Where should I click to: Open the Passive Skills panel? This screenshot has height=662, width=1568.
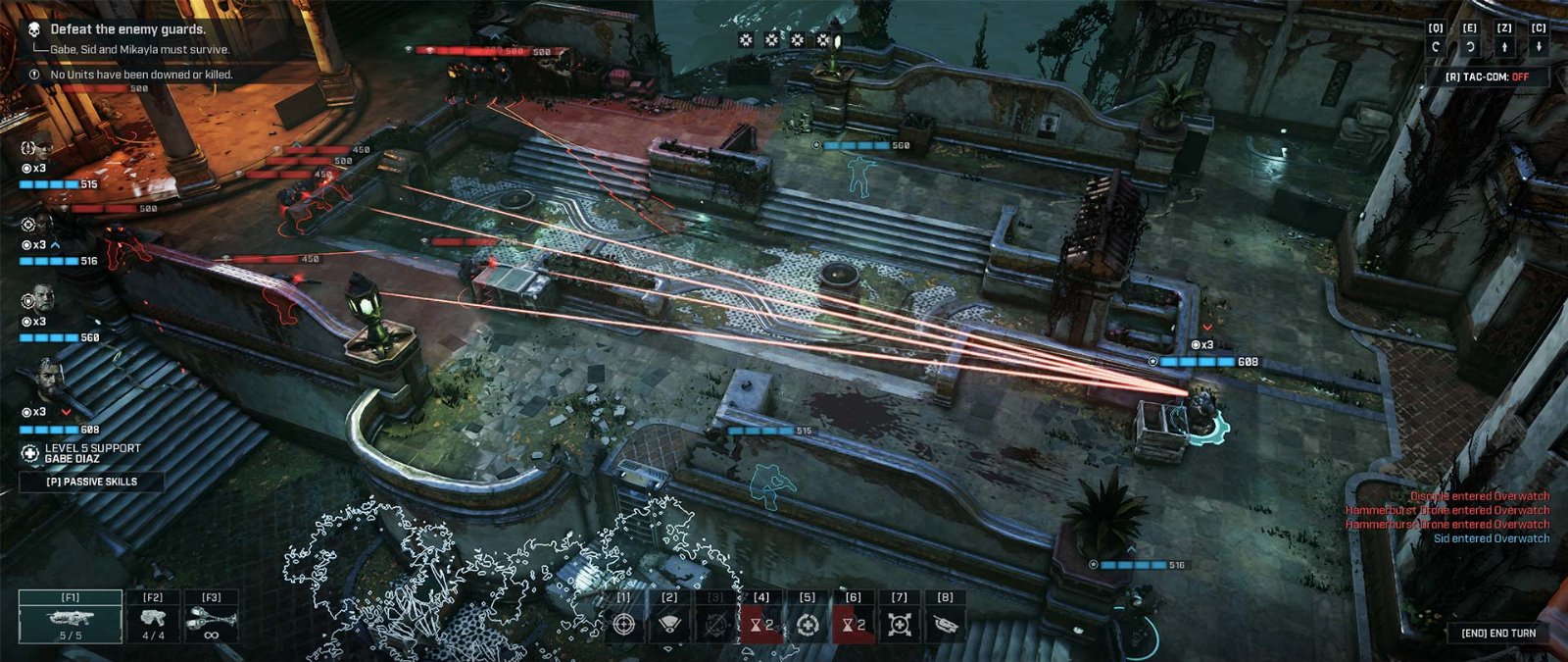[92, 482]
